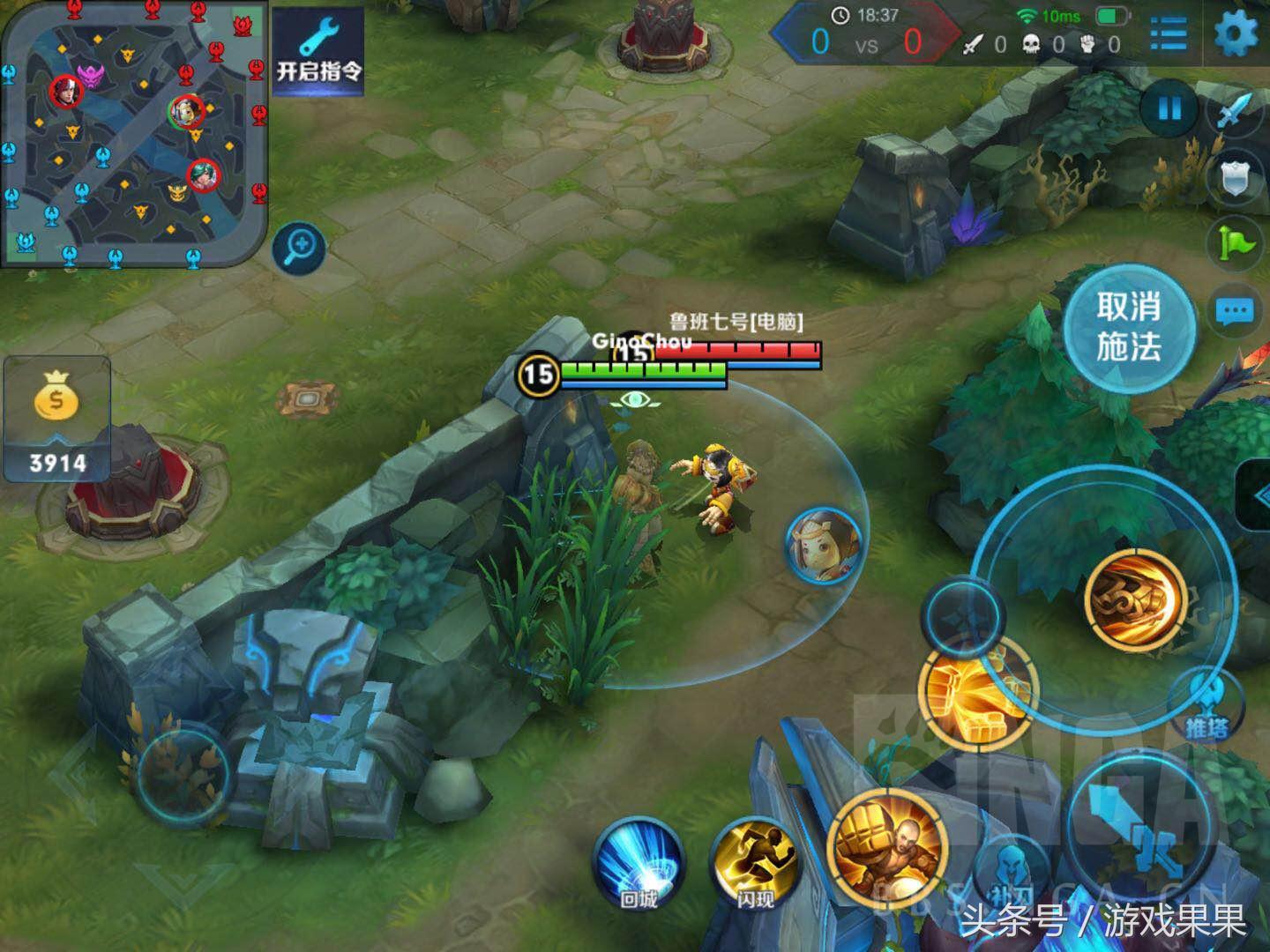Click the magnifier button beside the minimap

299,246
